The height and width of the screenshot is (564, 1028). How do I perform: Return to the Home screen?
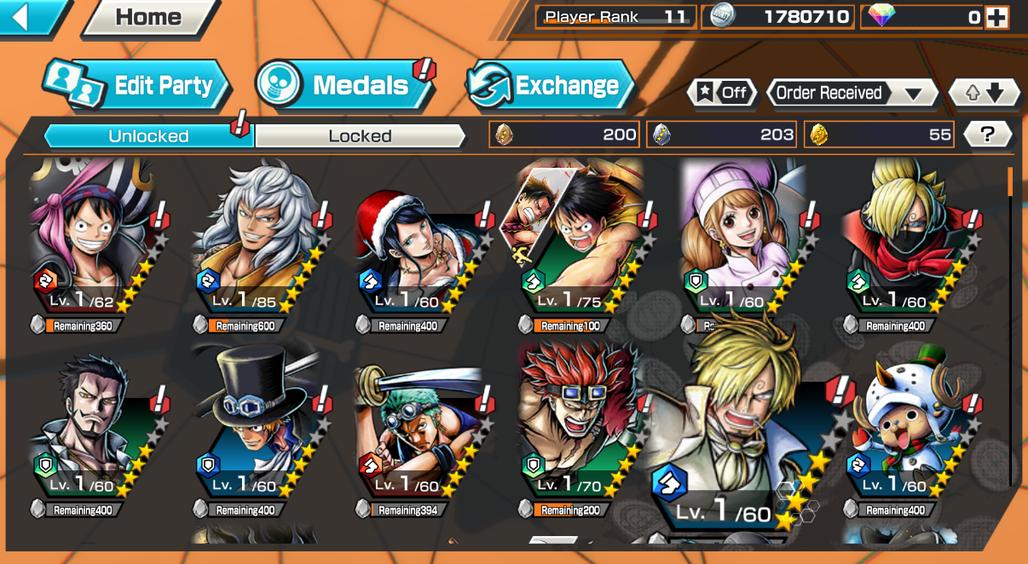coord(150,17)
